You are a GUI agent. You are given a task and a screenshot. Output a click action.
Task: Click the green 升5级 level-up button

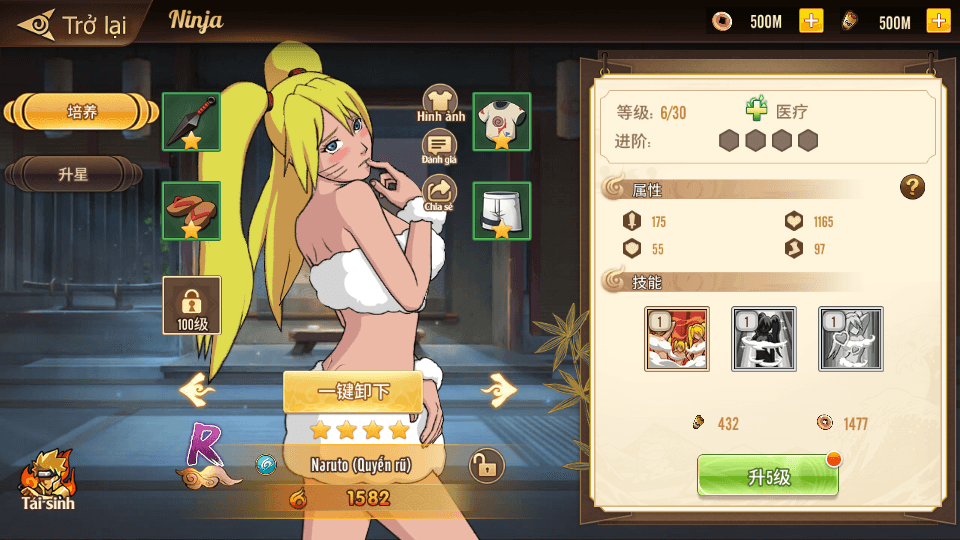[767, 477]
